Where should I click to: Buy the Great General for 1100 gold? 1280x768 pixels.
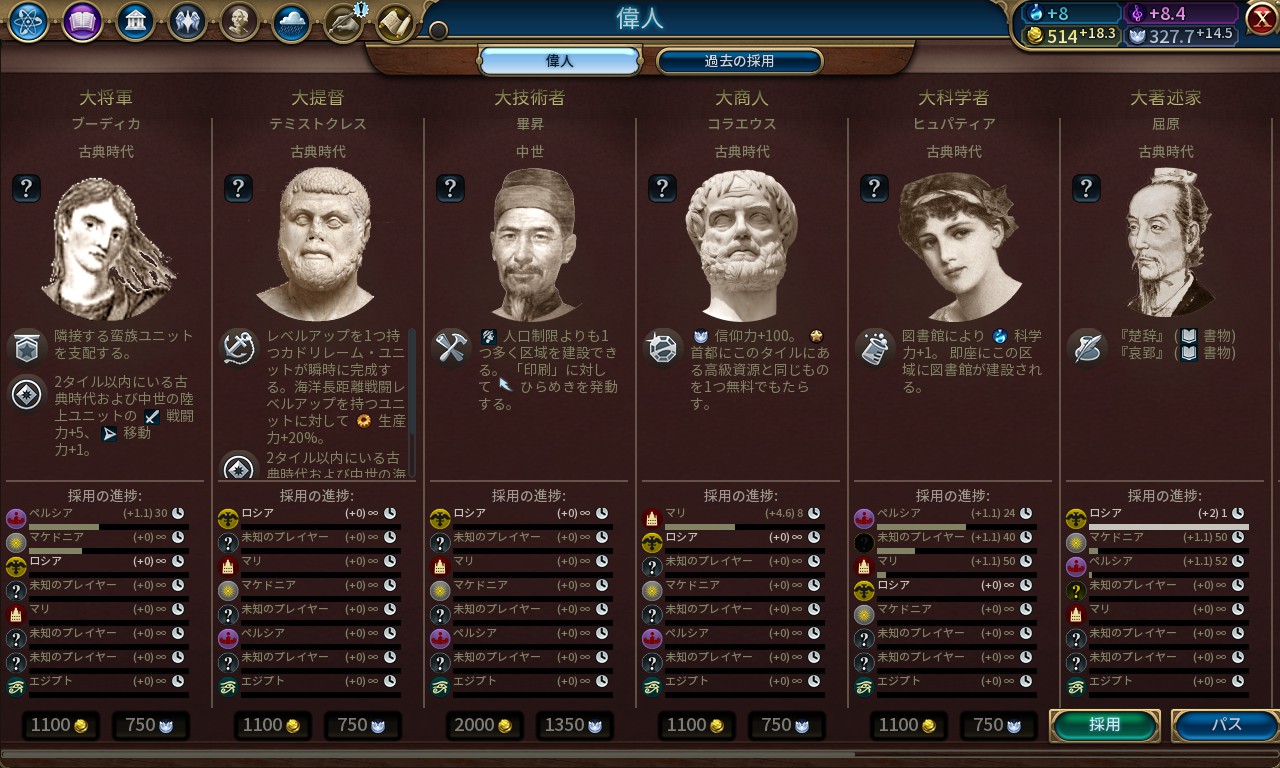point(60,725)
